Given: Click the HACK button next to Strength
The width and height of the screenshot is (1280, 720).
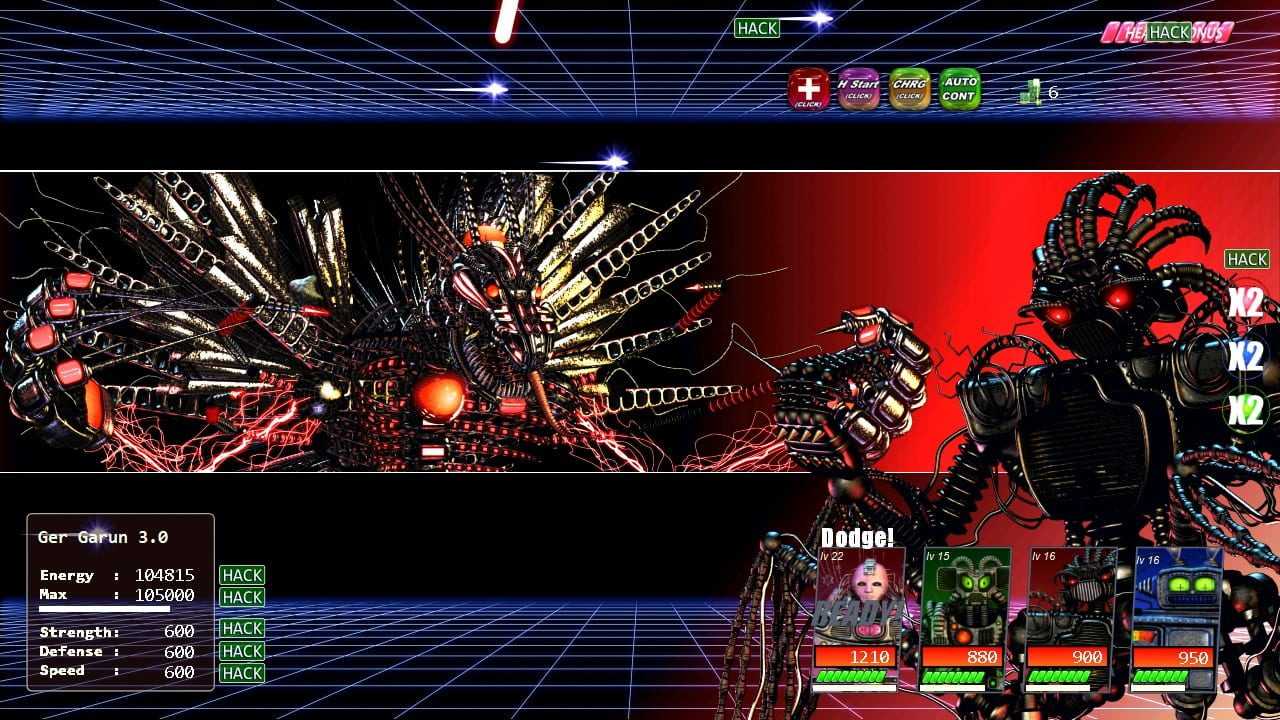Looking at the screenshot, I should 242,628.
